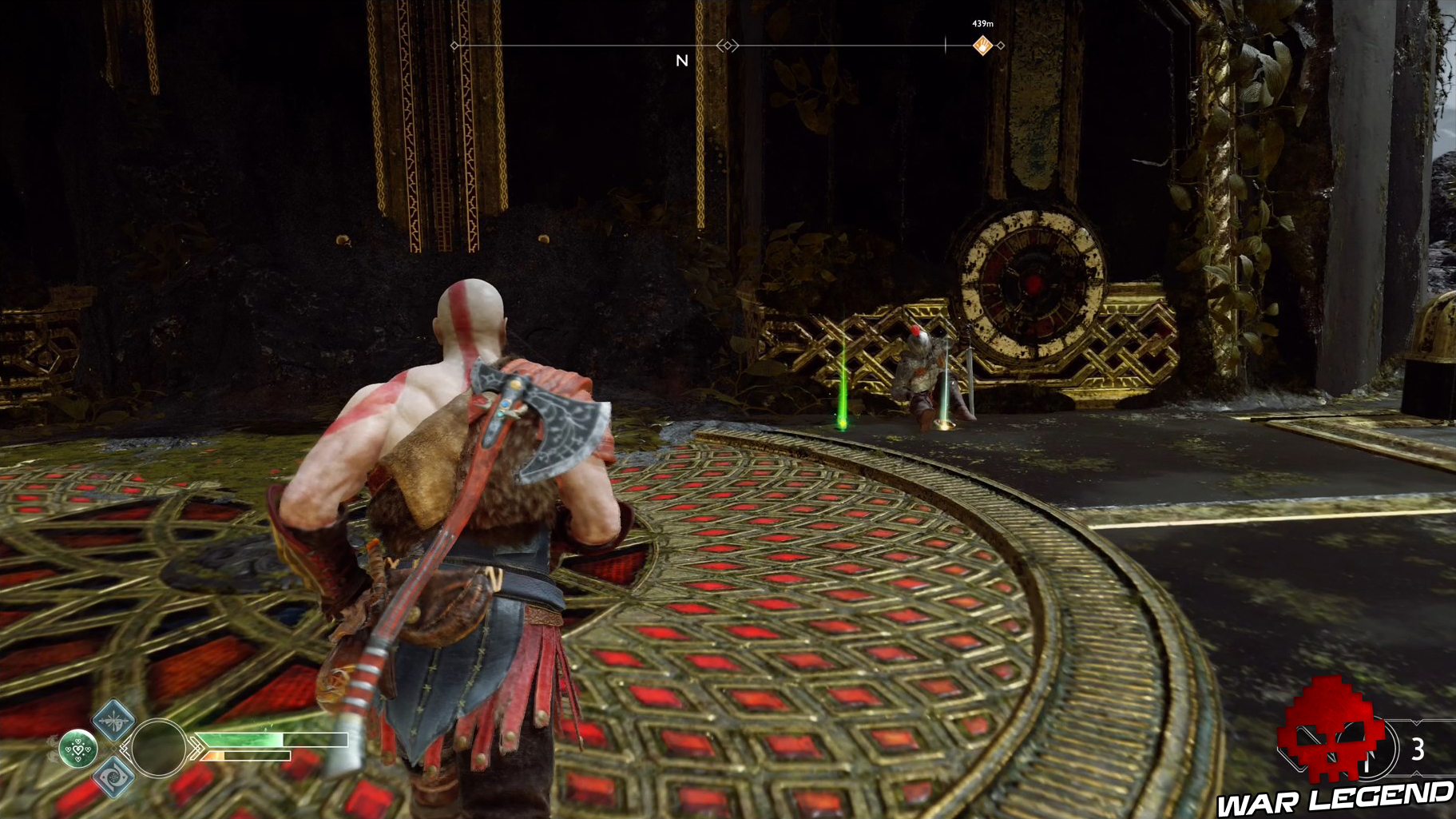Expand the diamond at compass far left end
The width and height of the screenshot is (1456, 819).
(454, 46)
